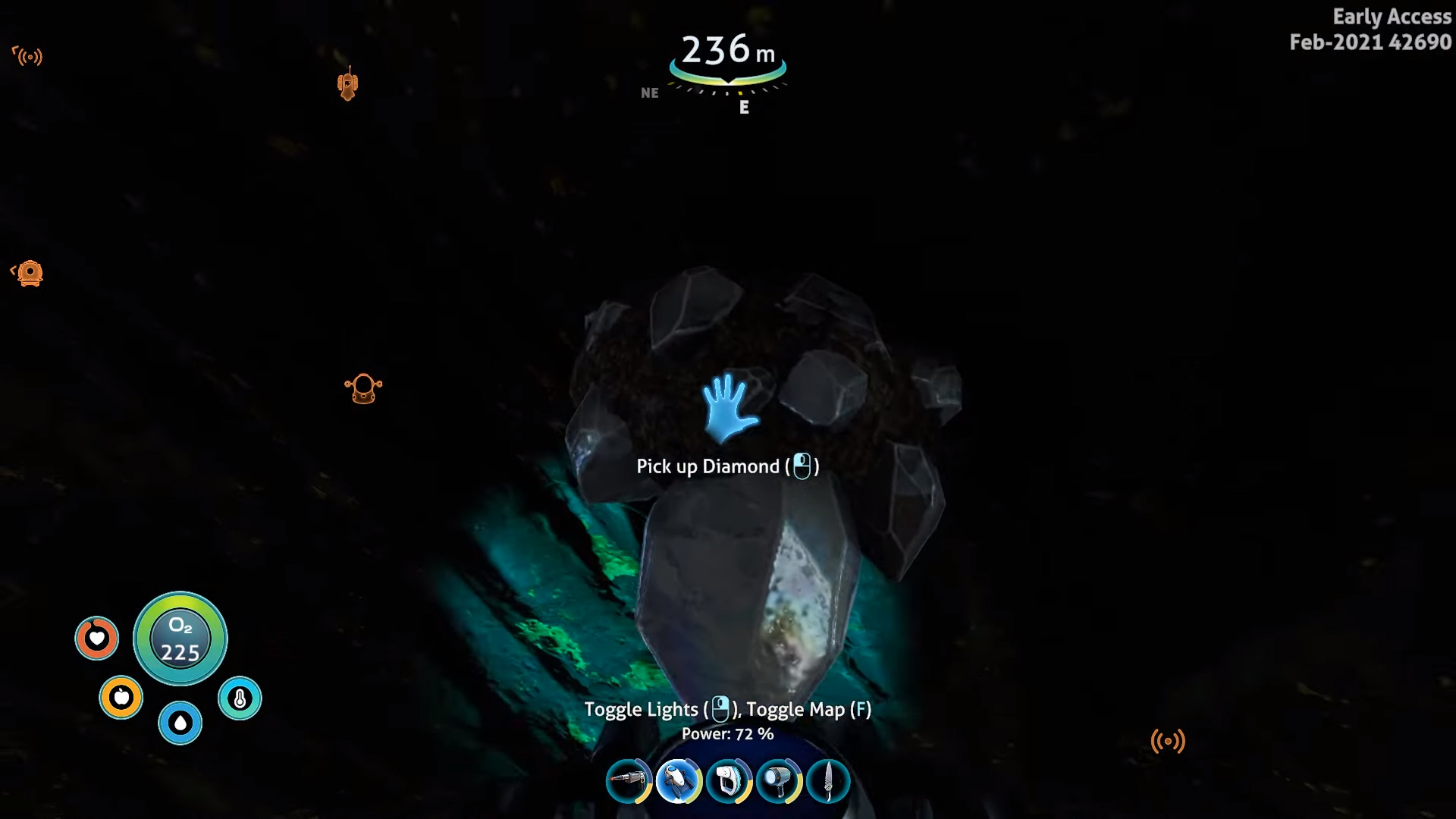Click the temperature thermometer gauge
This screenshot has height=819, width=1456.
239,697
